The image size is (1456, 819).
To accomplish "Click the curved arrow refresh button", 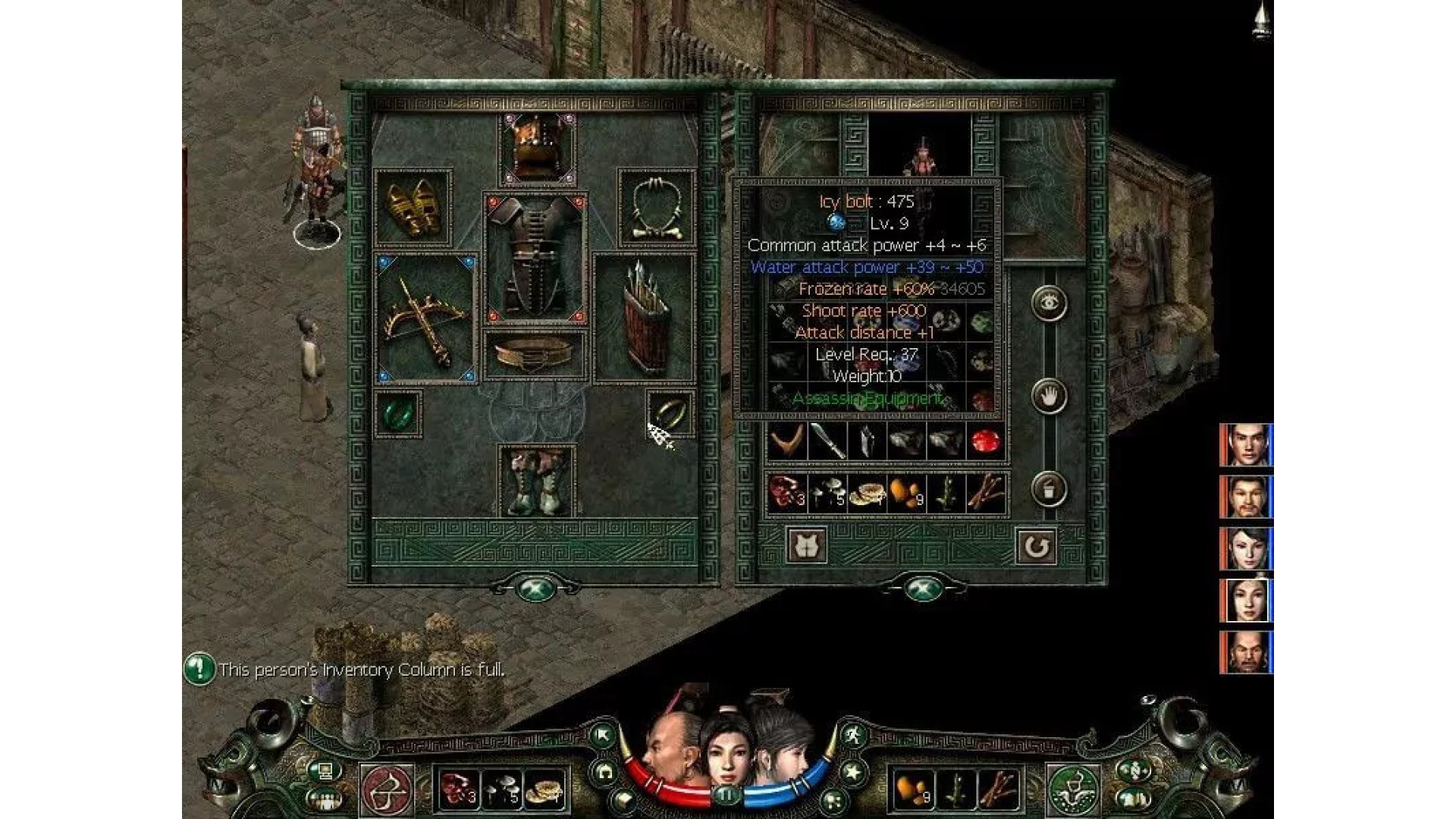I will coord(1036,546).
